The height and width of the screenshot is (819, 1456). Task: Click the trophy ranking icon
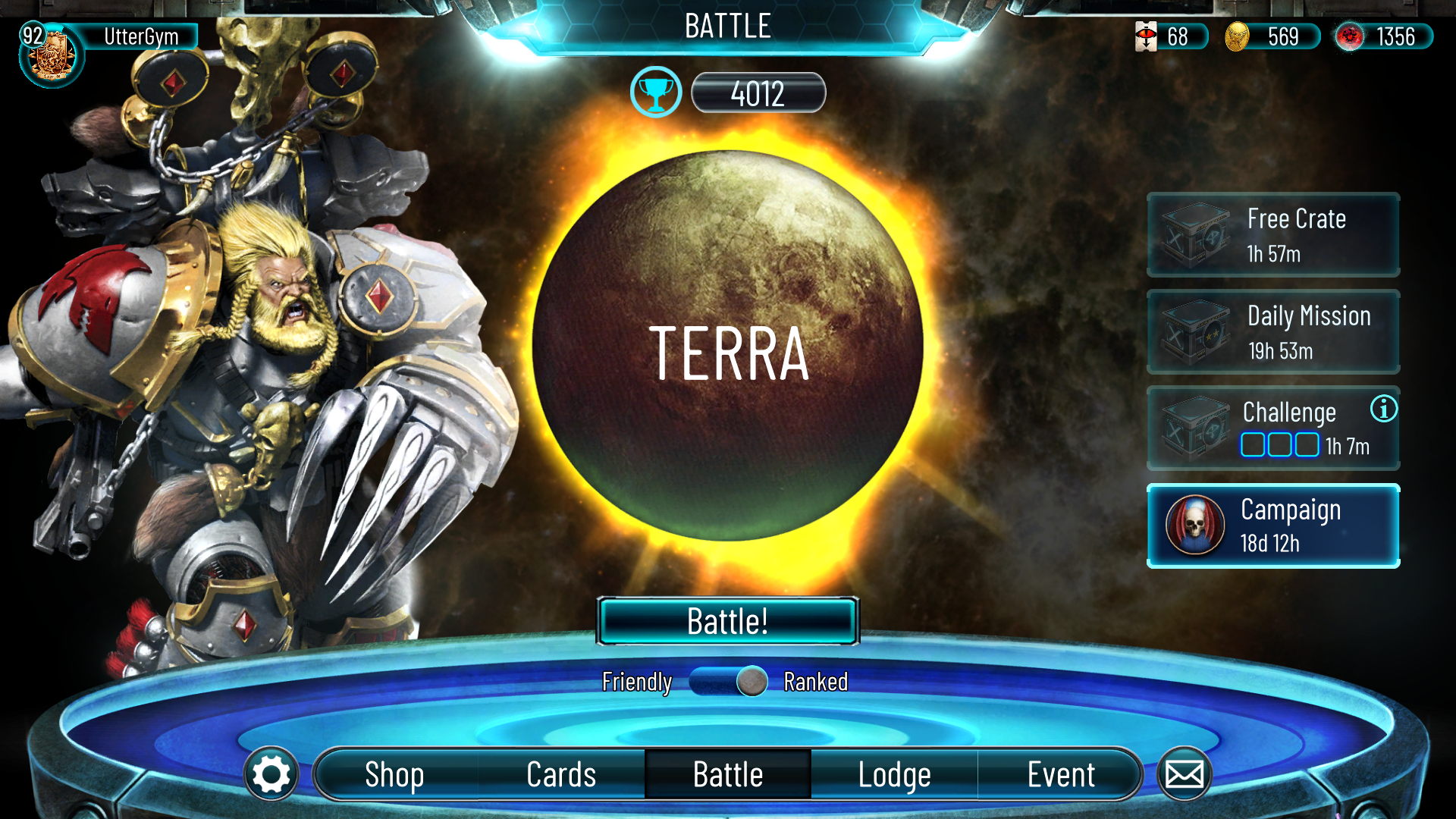coord(656,93)
